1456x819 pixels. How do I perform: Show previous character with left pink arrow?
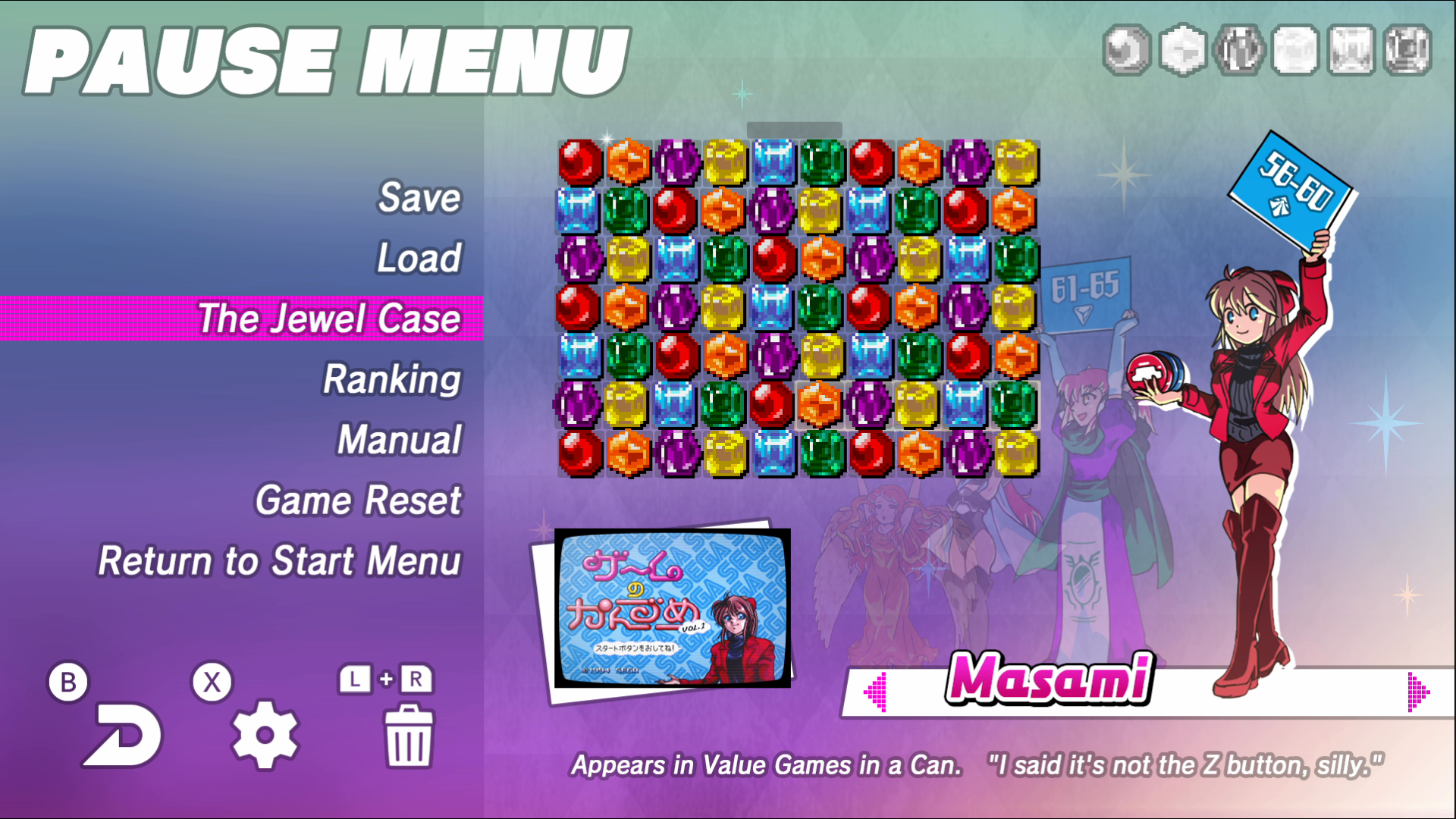click(876, 692)
